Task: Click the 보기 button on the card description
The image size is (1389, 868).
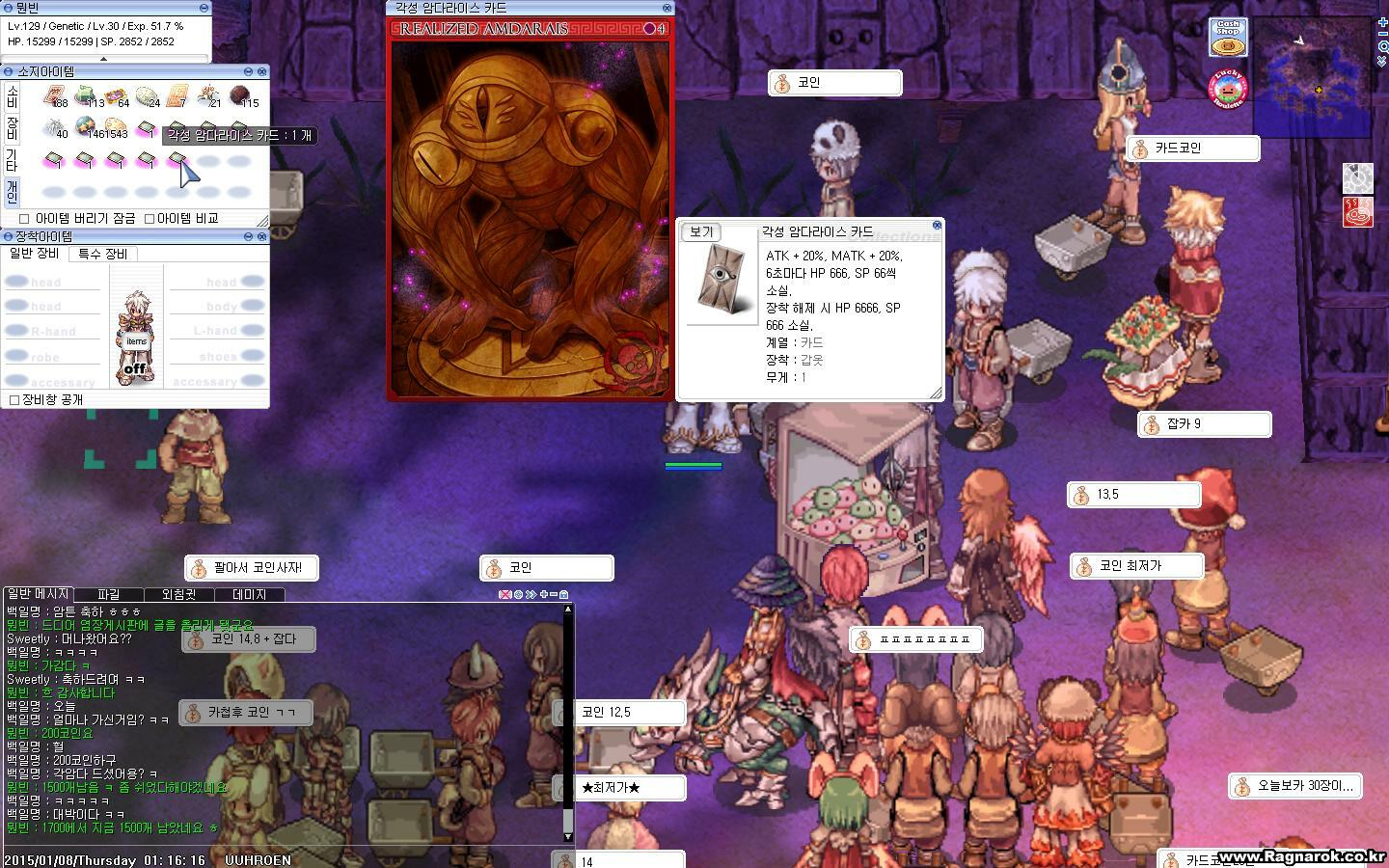Action: tap(701, 232)
